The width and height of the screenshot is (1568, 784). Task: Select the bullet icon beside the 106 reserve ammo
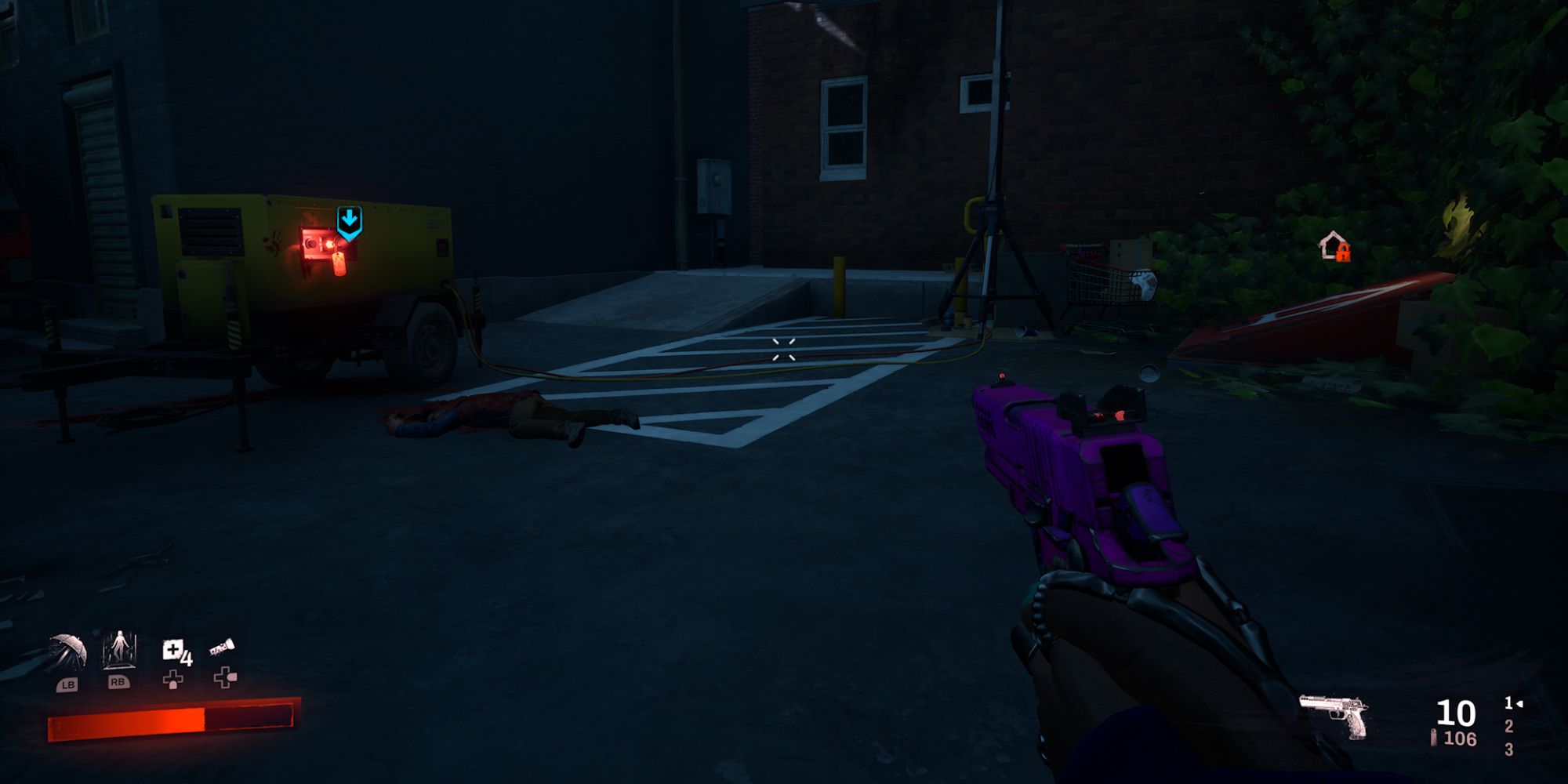[x=1434, y=738]
